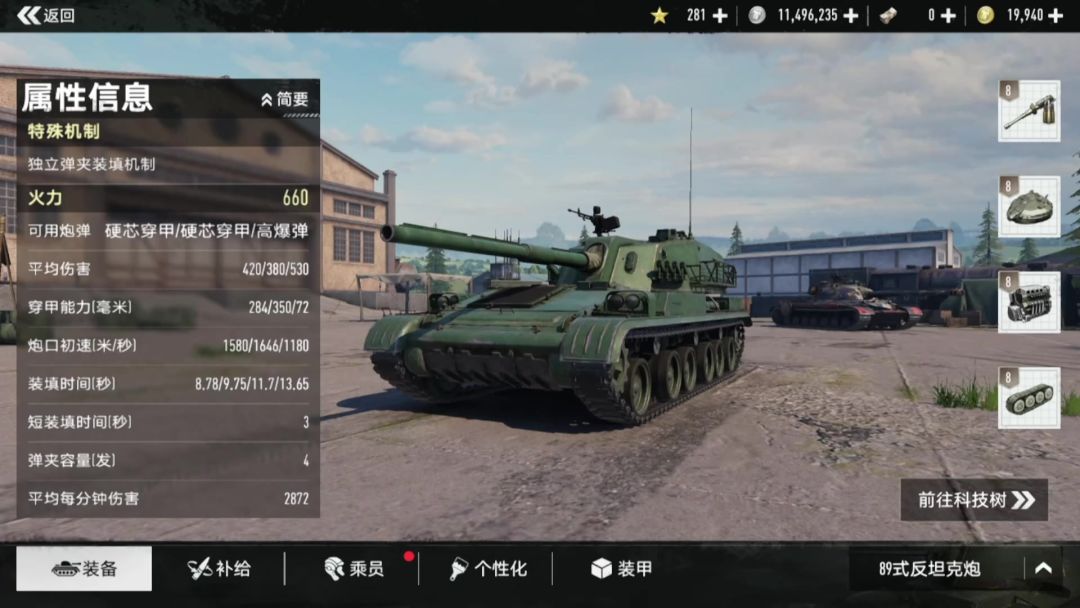Add more gold star currency

(x=720, y=15)
